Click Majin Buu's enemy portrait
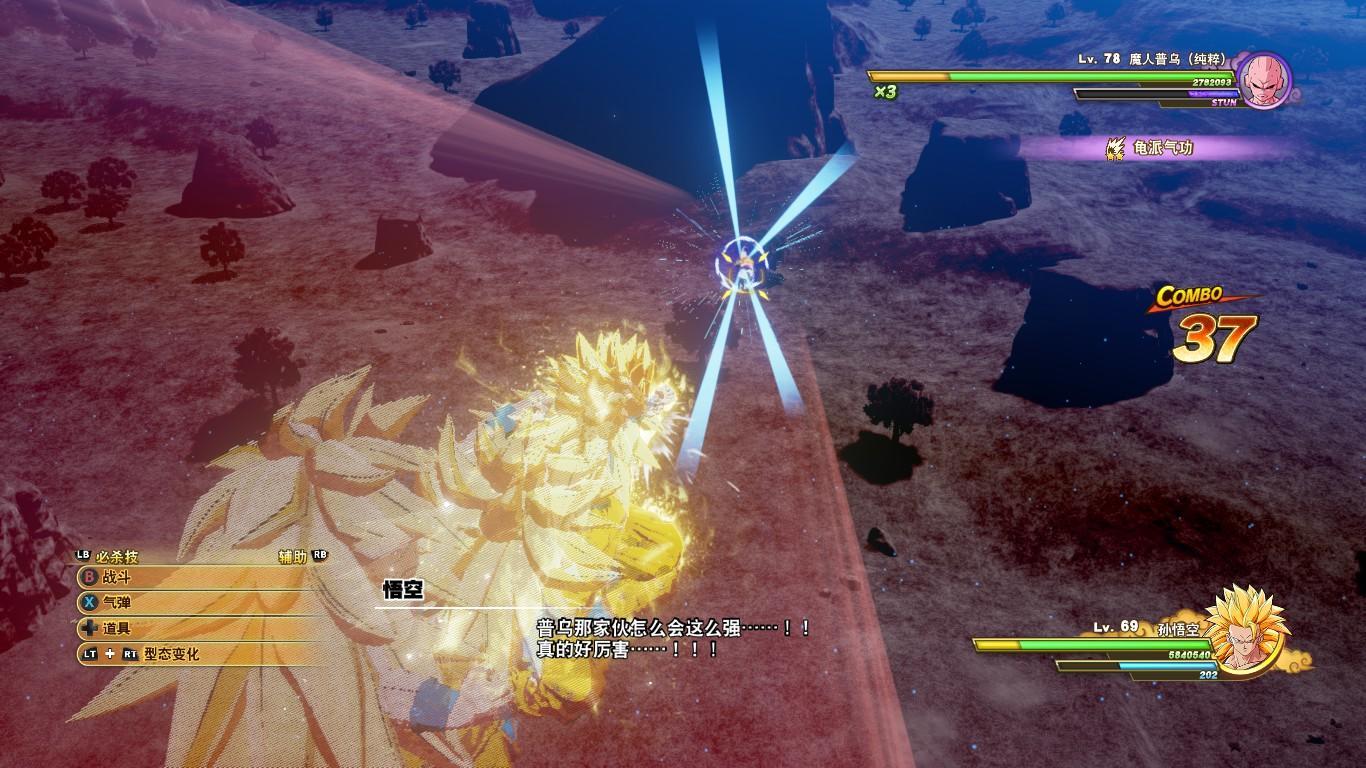 coord(1264,80)
